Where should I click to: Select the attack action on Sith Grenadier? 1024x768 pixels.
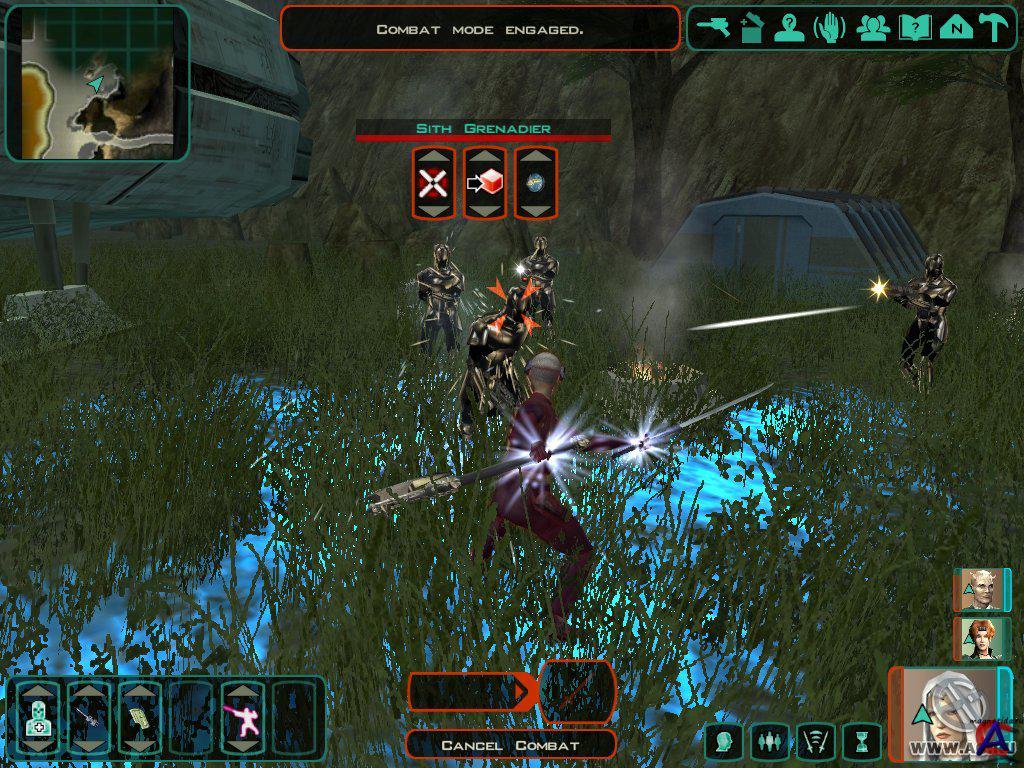[432, 183]
